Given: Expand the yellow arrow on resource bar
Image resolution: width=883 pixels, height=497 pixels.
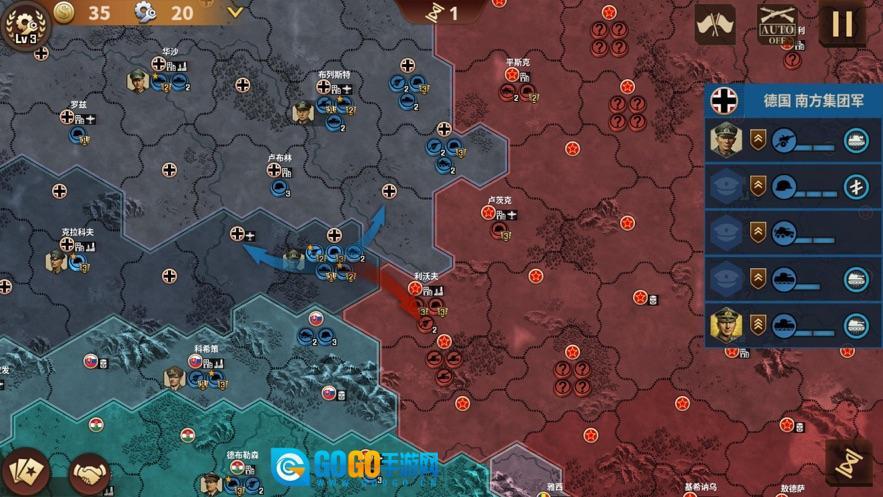Looking at the screenshot, I should 235,13.
